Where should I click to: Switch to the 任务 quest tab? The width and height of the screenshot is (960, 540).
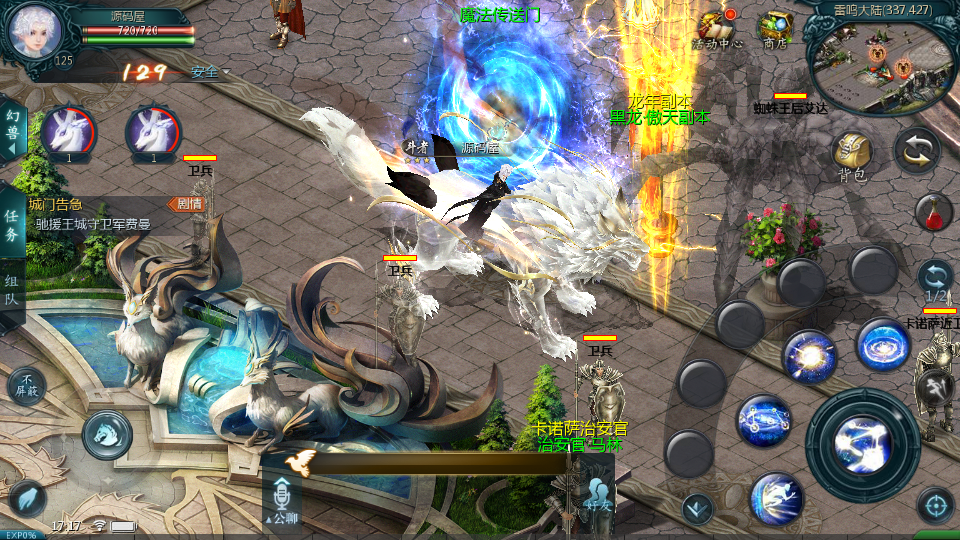pos(12,226)
